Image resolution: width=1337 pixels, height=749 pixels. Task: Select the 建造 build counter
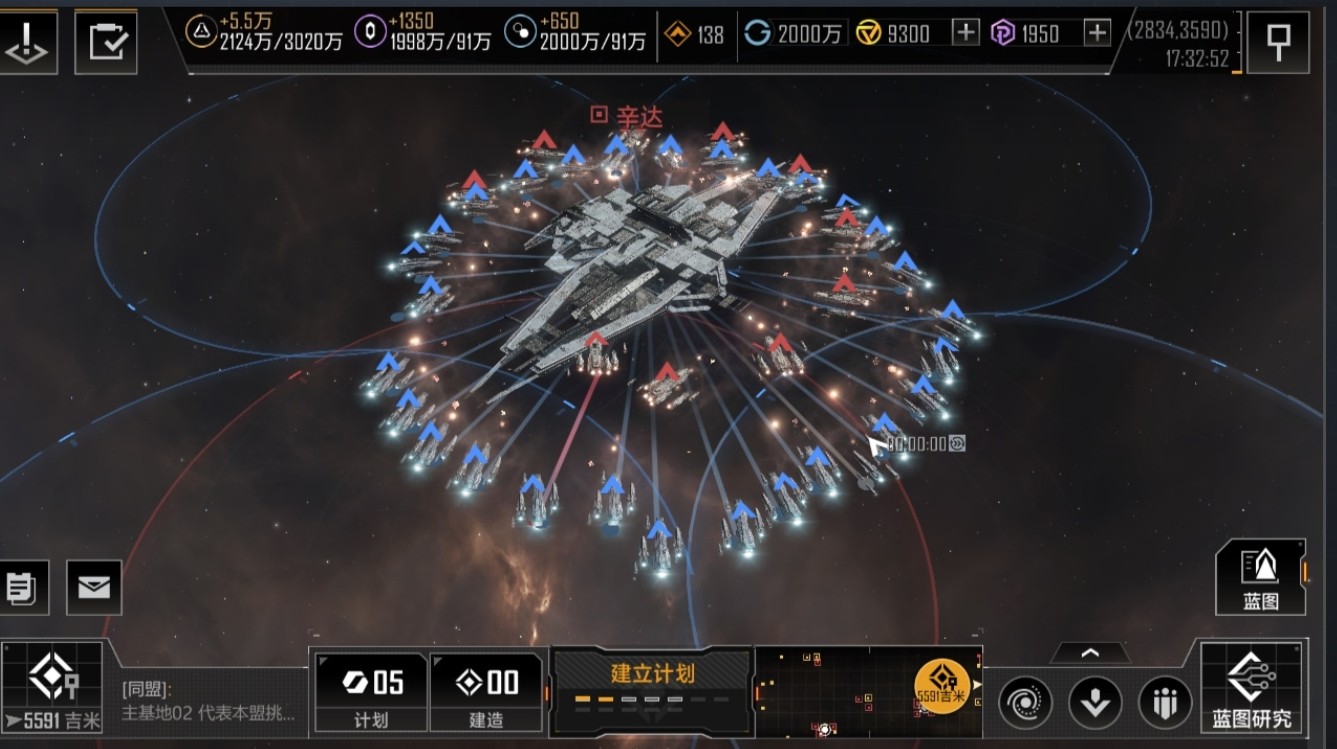486,692
